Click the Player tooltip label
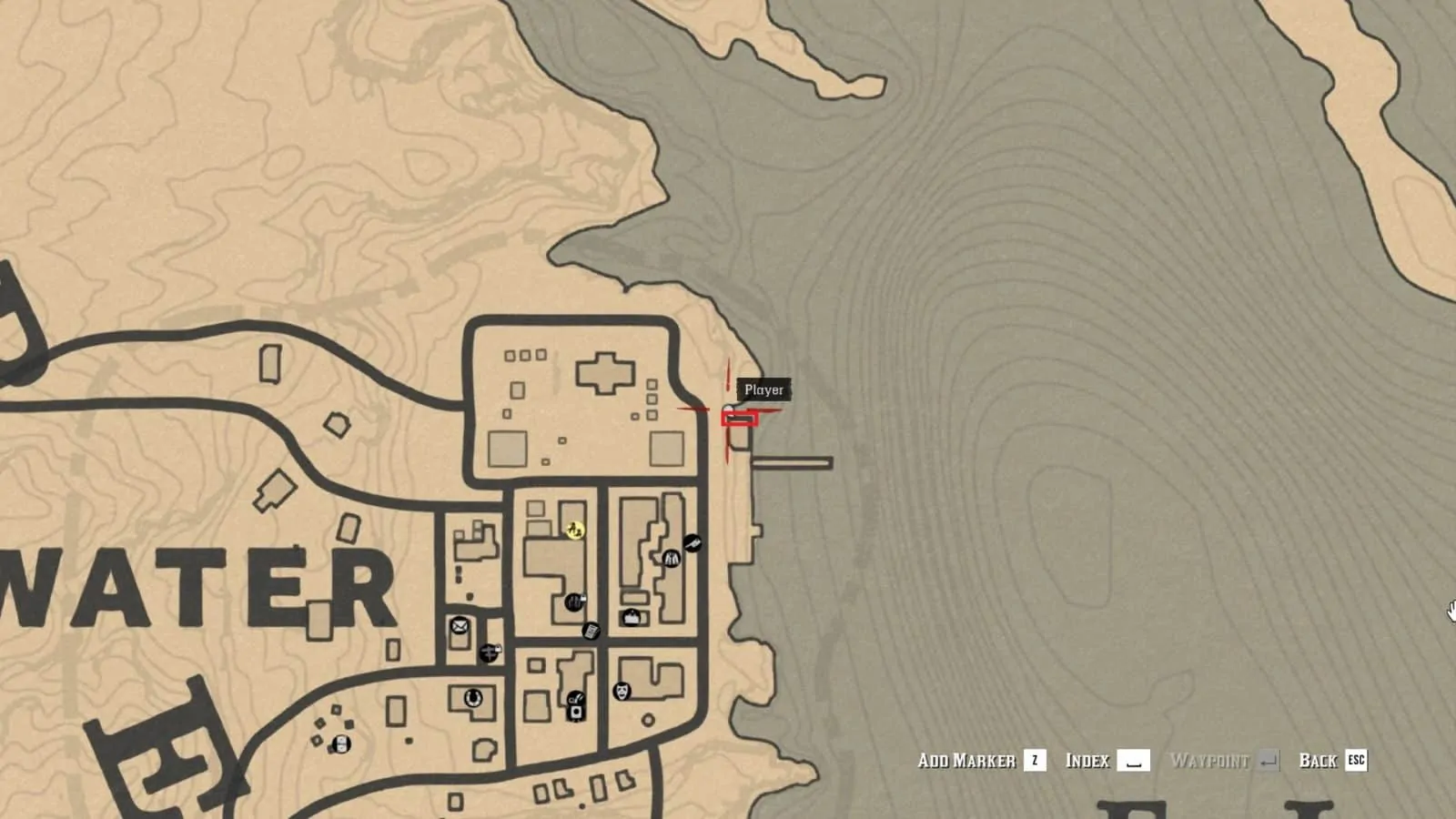This screenshot has width=1456, height=819. (x=763, y=389)
